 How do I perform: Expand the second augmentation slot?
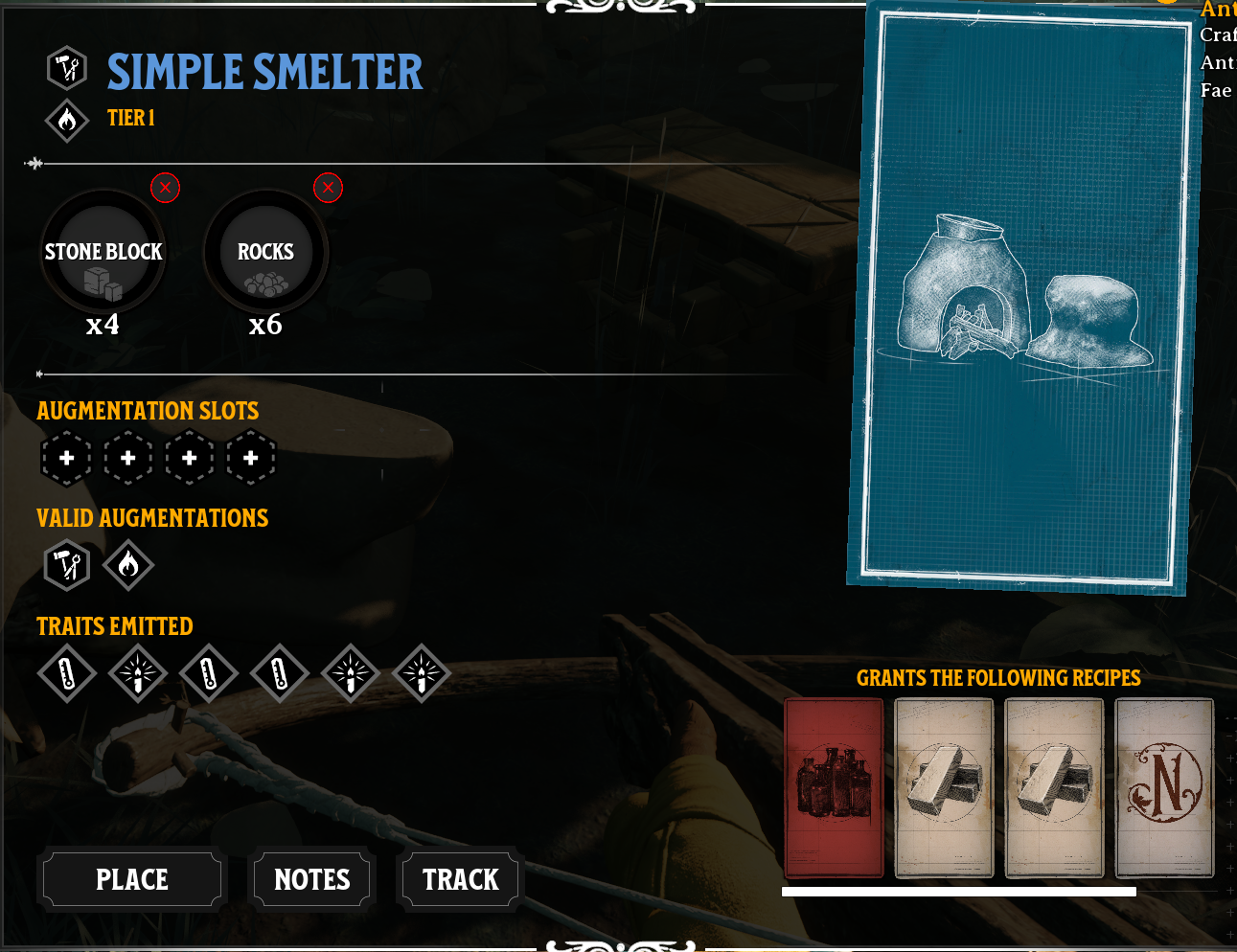click(x=127, y=458)
